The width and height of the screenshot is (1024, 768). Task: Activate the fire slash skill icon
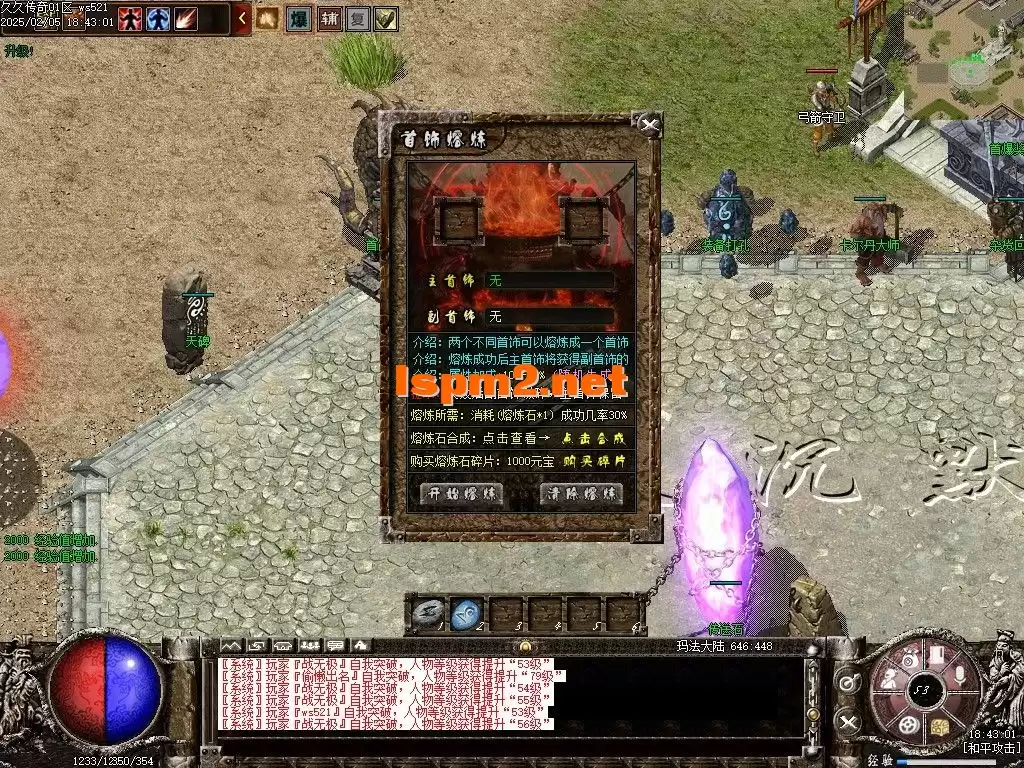(186, 18)
